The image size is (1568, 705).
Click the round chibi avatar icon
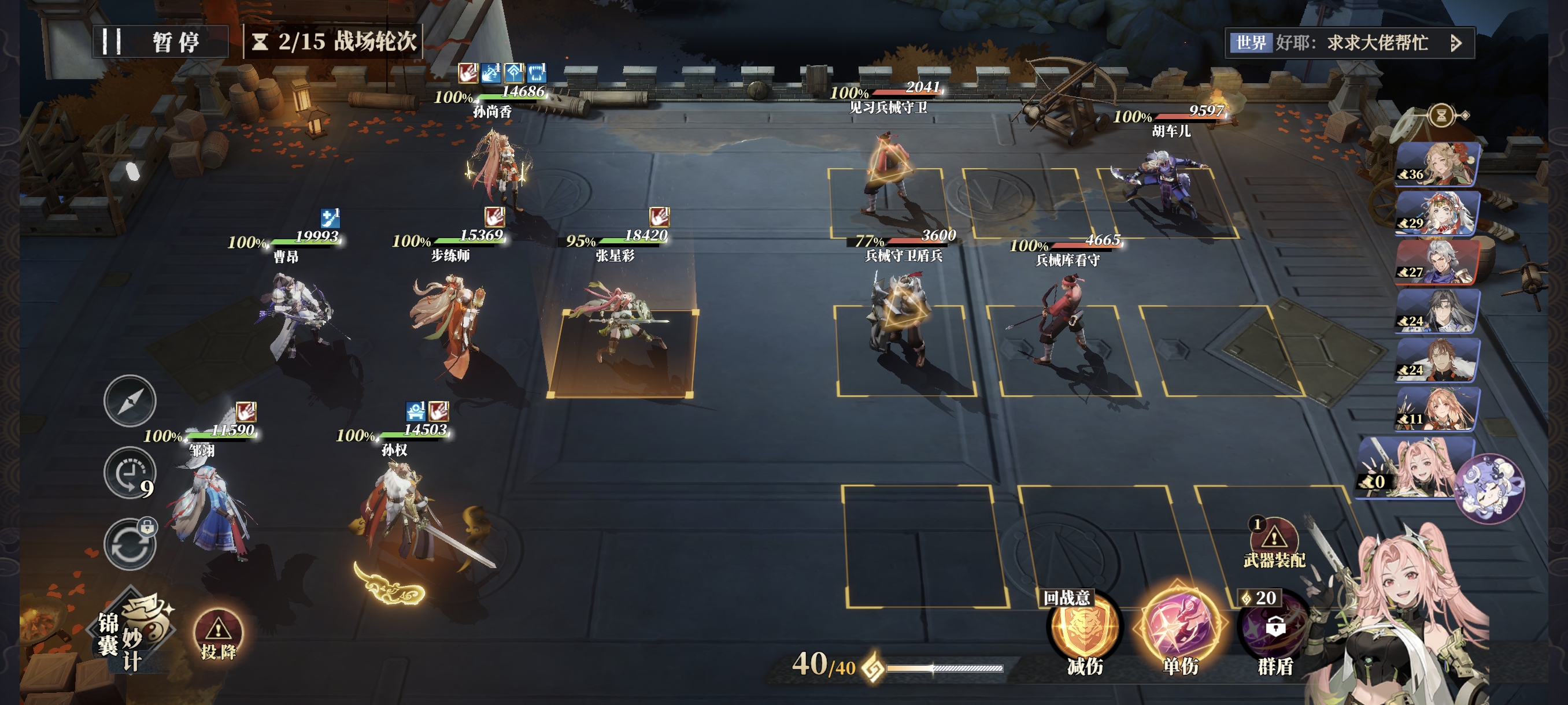coord(1489,488)
